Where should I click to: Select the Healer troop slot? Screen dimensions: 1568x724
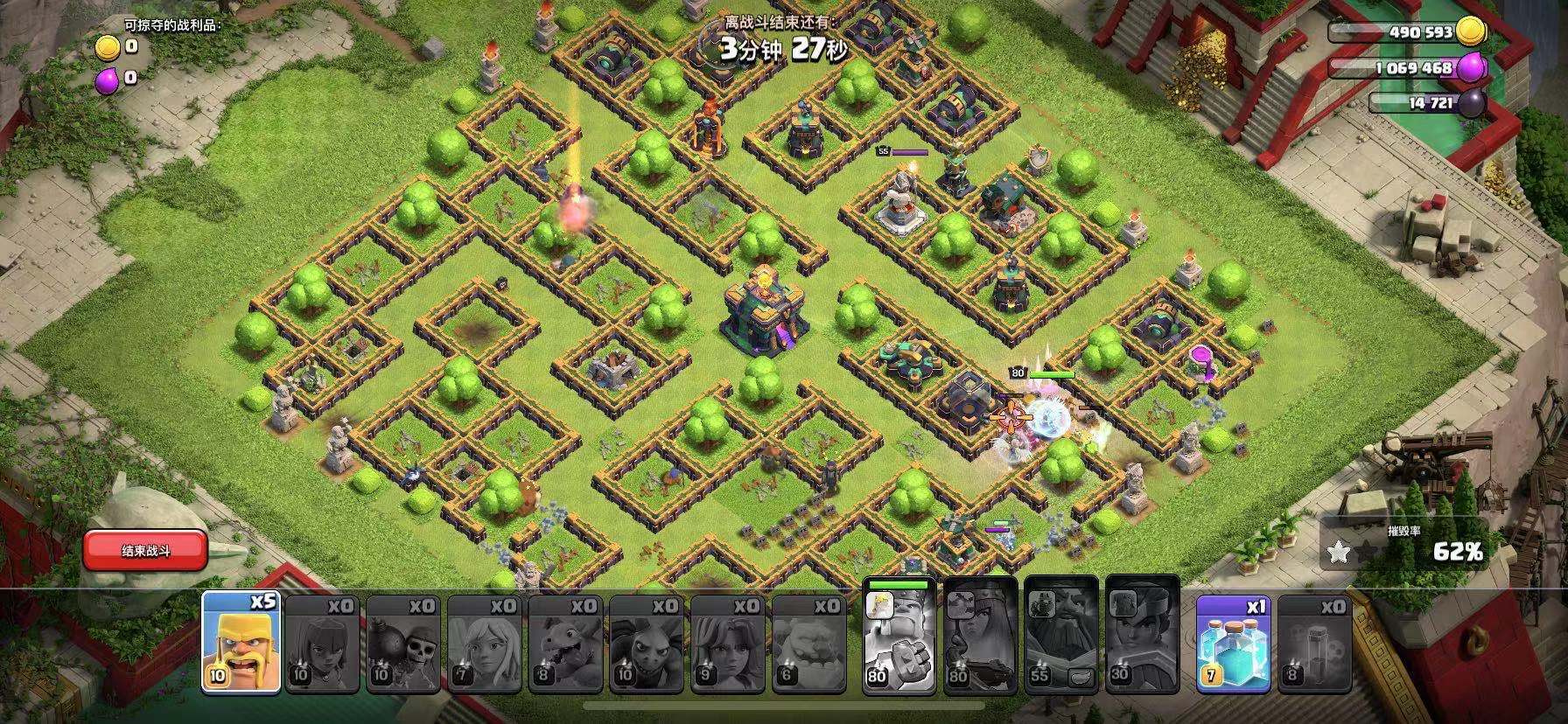(x=484, y=644)
